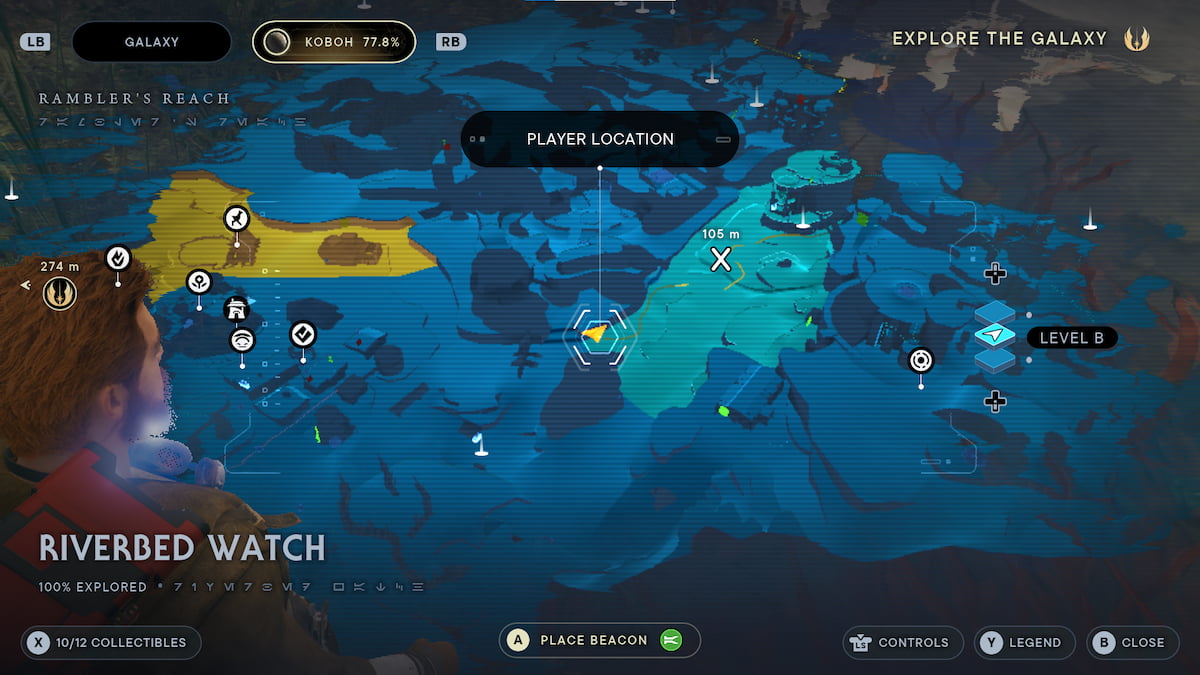Viewport: 1200px width, 675px height.
Task: Select the Koboh 77.8% planet tab
Action: (334, 42)
